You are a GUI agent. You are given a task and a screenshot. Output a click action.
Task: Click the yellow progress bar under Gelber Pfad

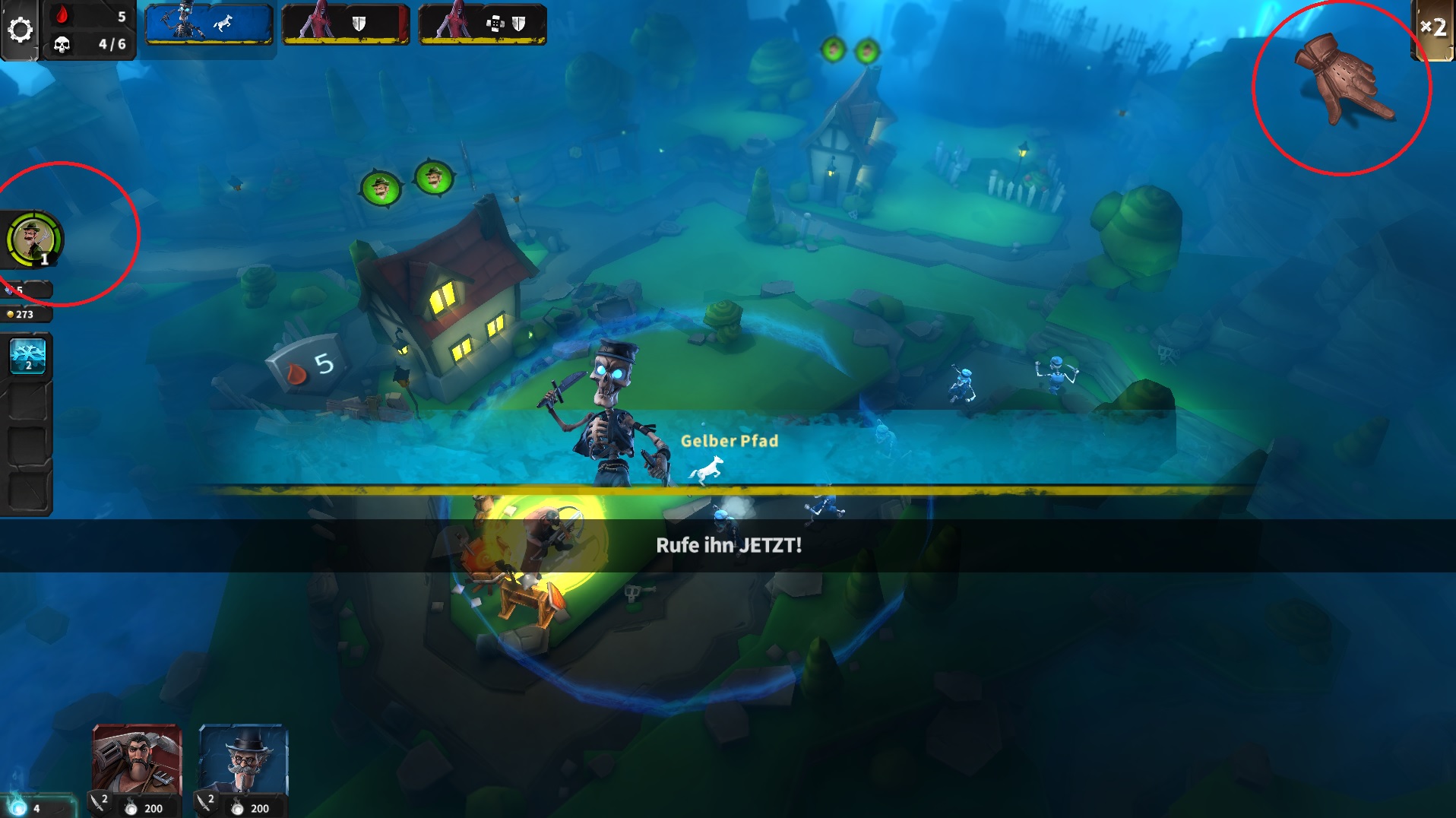[x=730, y=490]
